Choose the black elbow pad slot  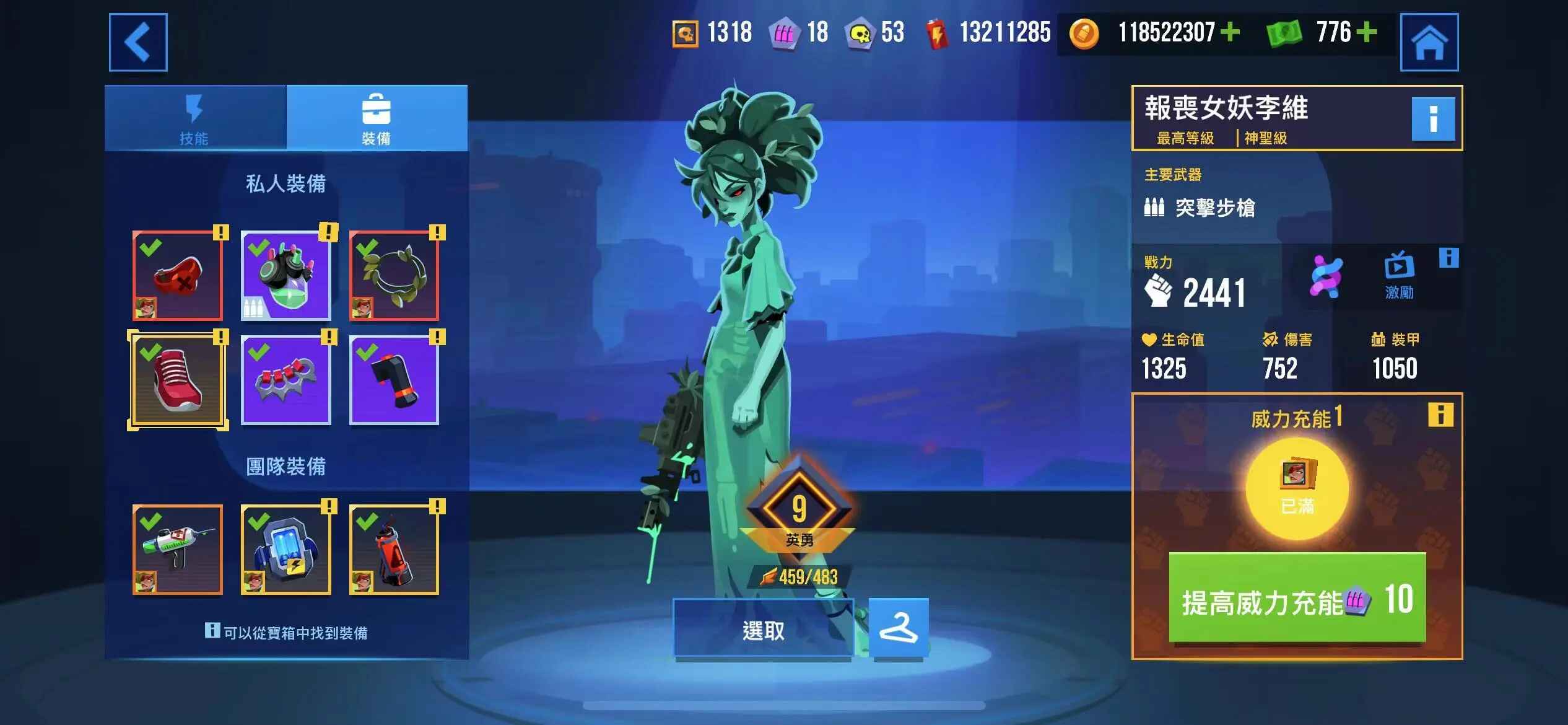click(x=394, y=380)
